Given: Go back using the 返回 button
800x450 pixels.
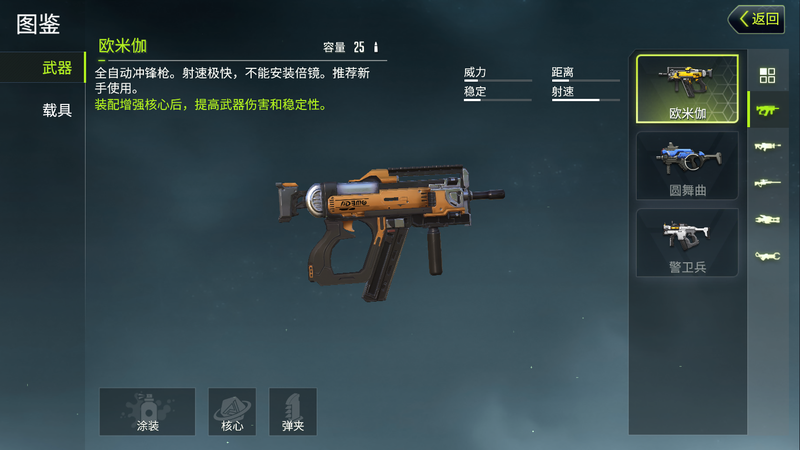Looking at the screenshot, I should (x=756, y=19).
